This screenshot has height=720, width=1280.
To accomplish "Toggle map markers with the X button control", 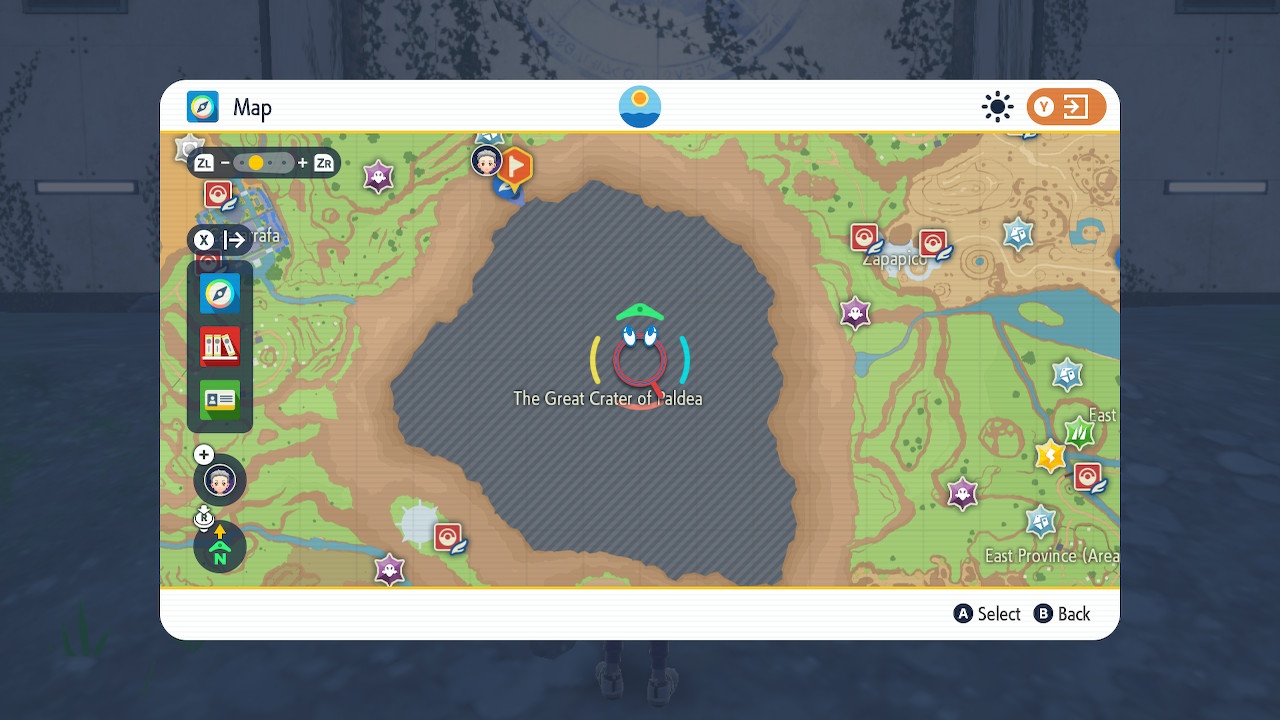I will click(204, 240).
